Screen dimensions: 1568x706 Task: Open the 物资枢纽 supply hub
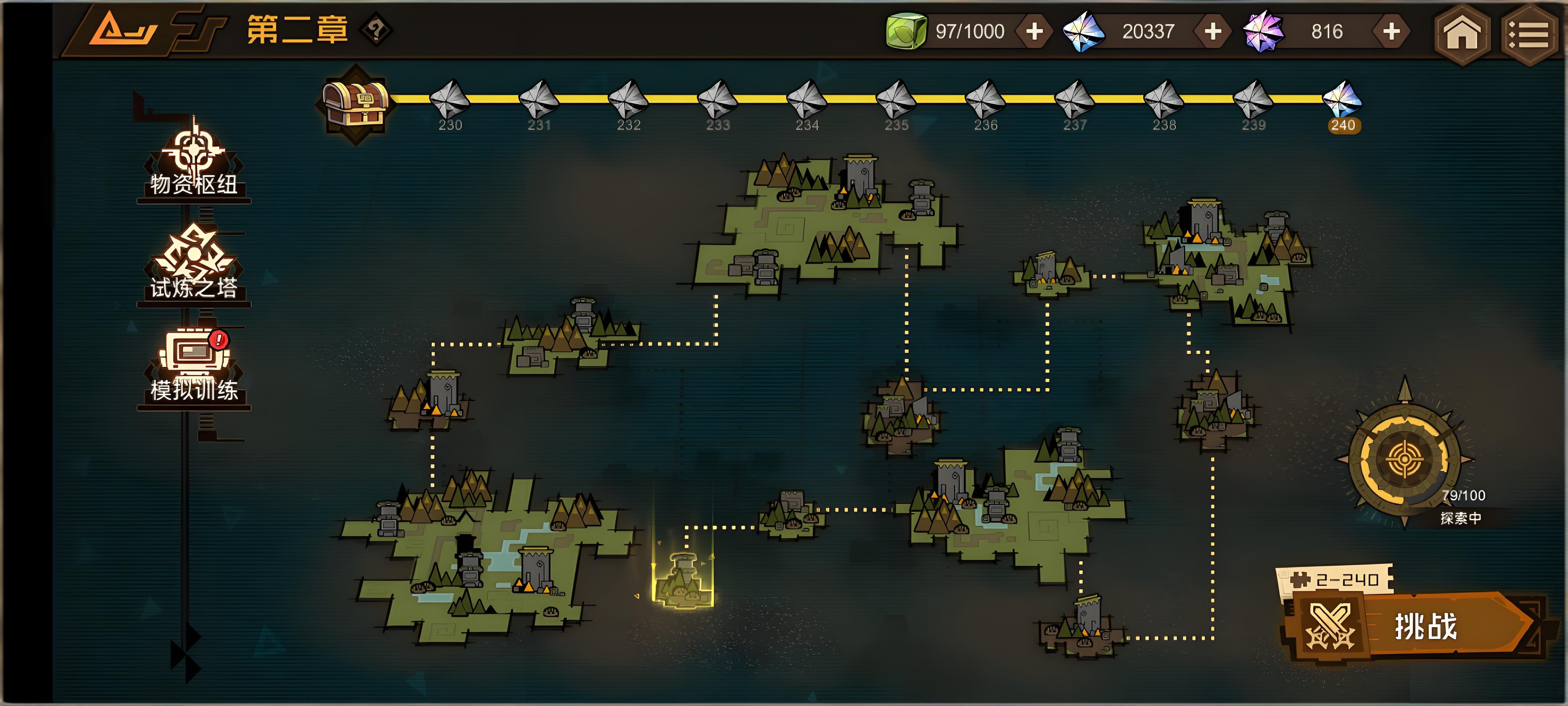click(x=194, y=161)
